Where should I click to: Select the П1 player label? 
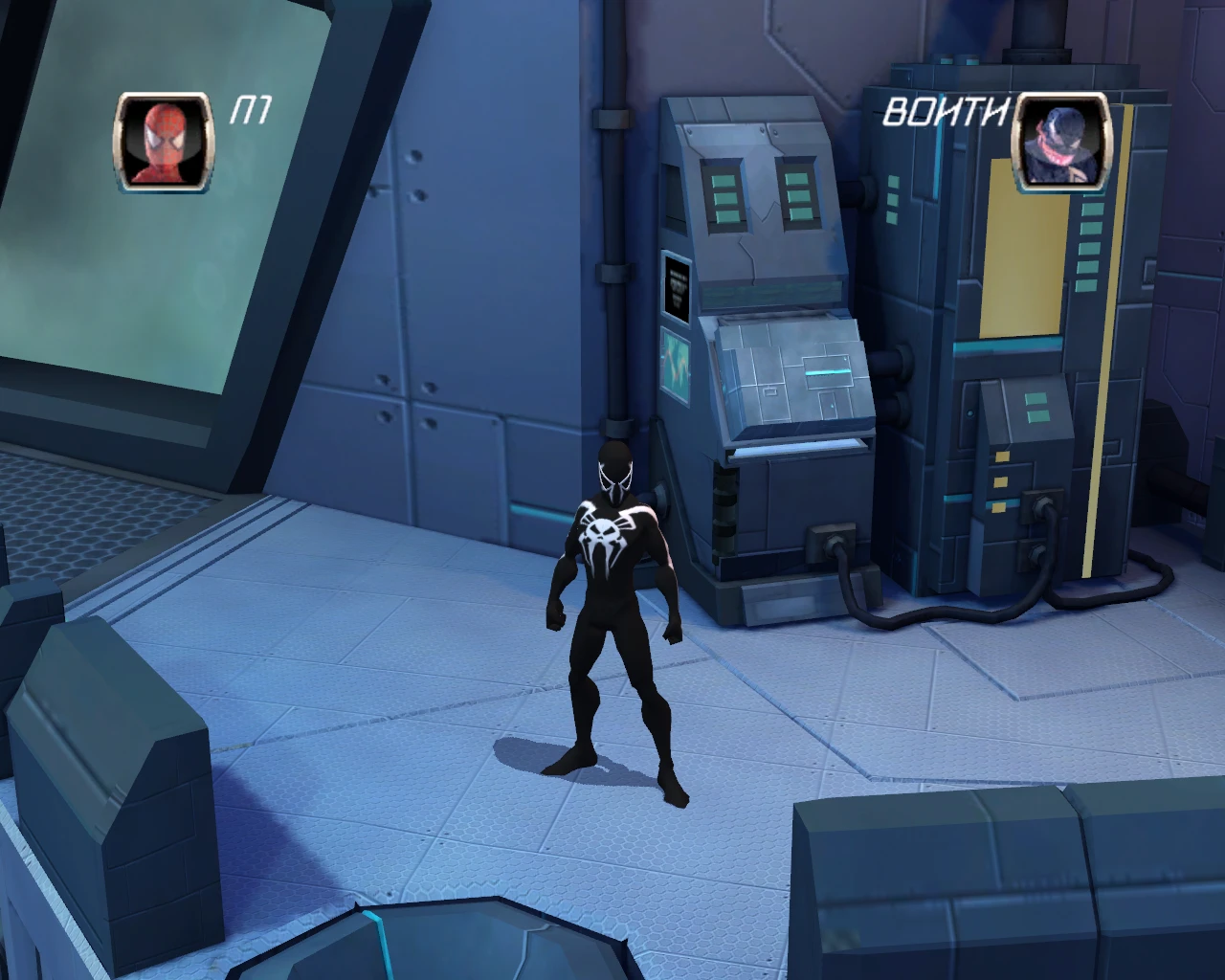coord(251,110)
